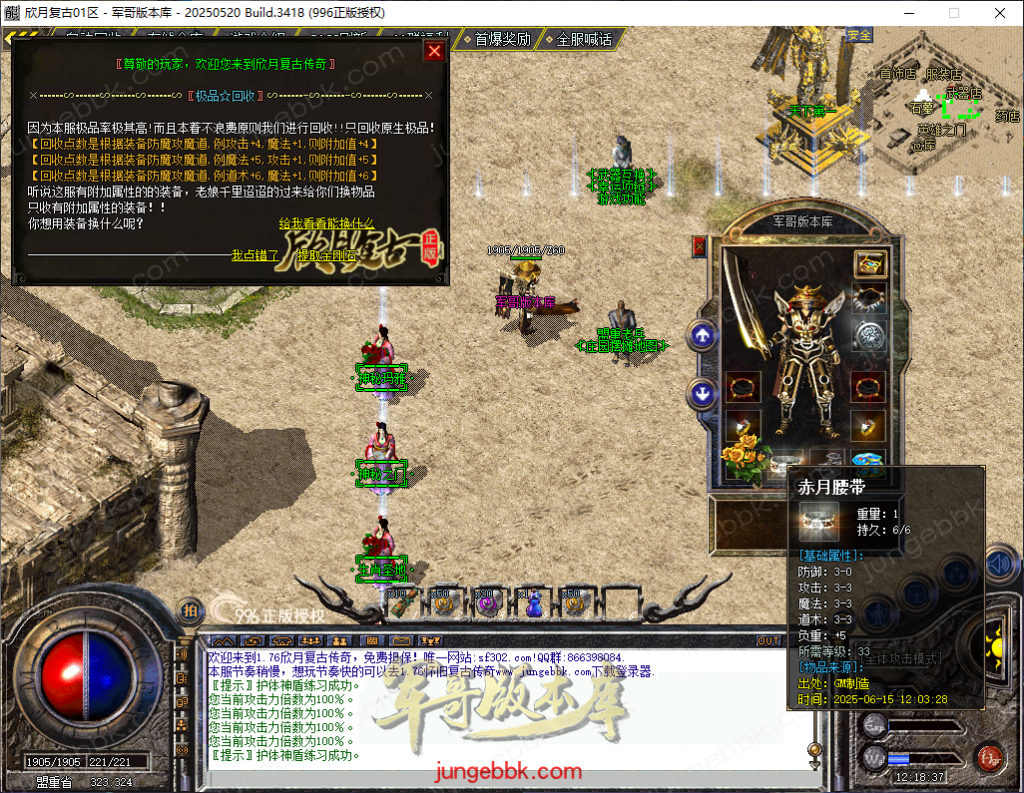The image size is (1024, 793).
Task: Click the up arrow on equipment panel
Action: point(702,336)
